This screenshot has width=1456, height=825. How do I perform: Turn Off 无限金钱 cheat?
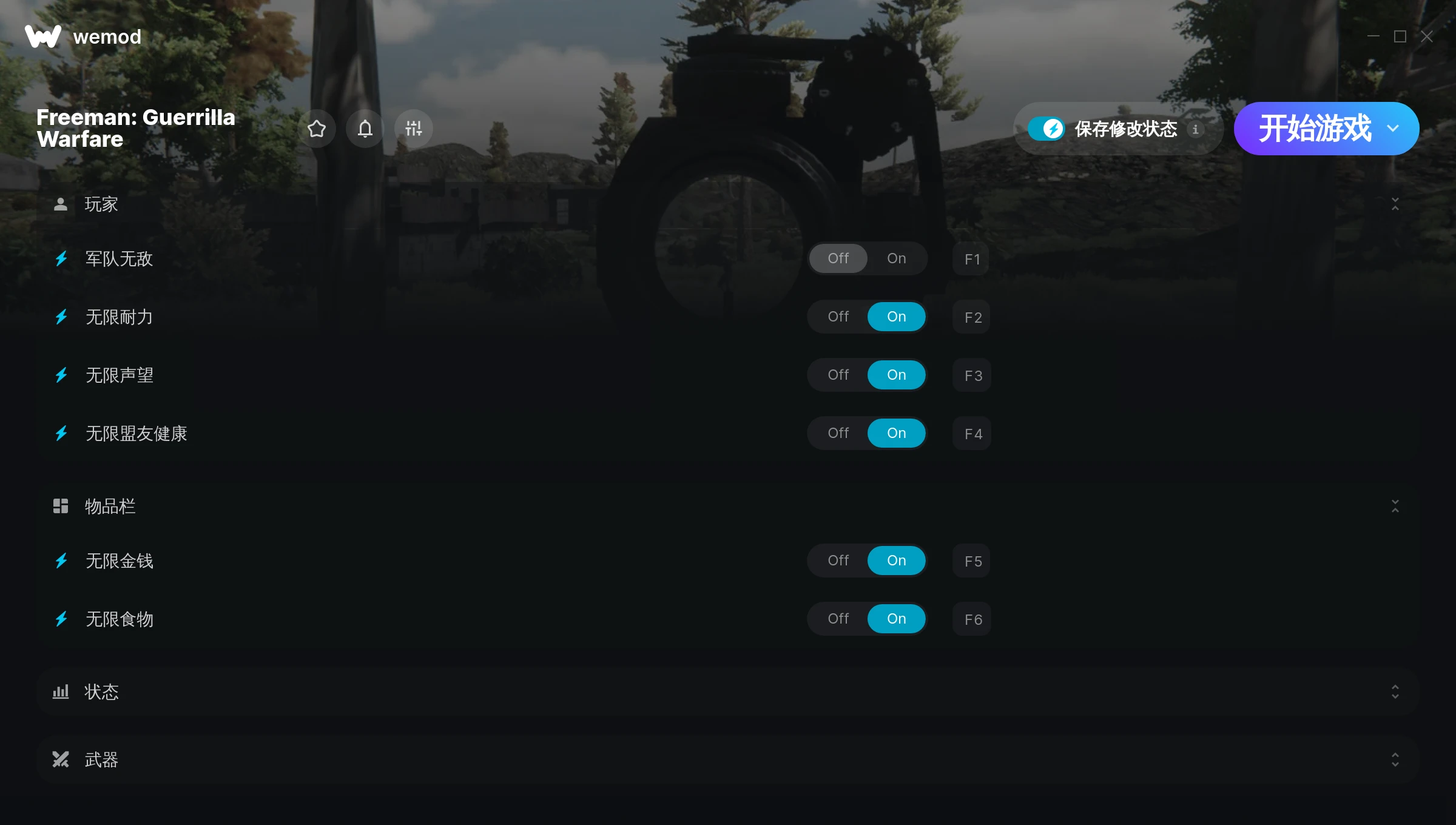click(x=838, y=561)
